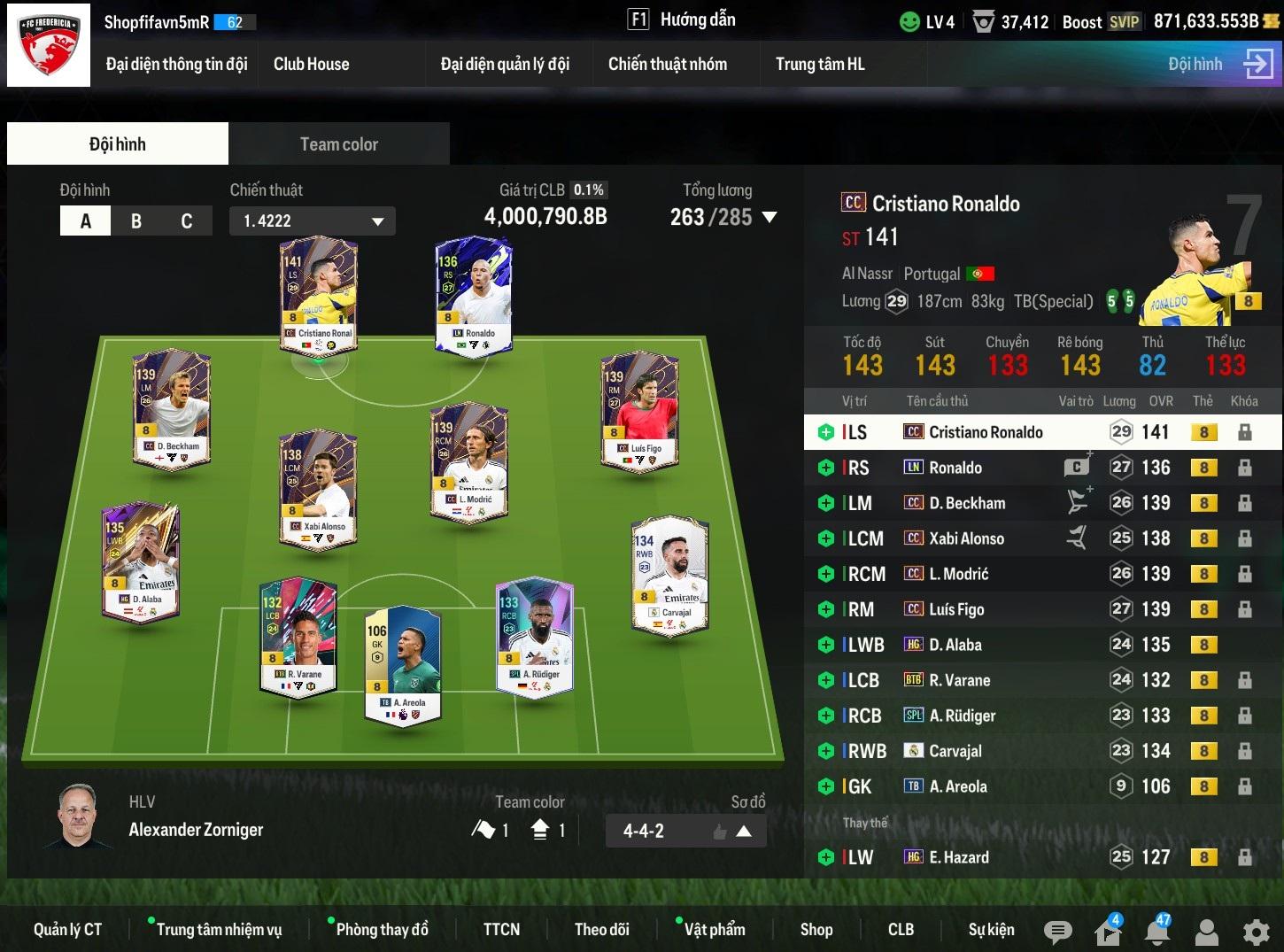Image resolution: width=1284 pixels, height=952 pixels.
Task: Open Chiến thuật nhóm menu
Action: pyautogui.click(x=667, y=64)
